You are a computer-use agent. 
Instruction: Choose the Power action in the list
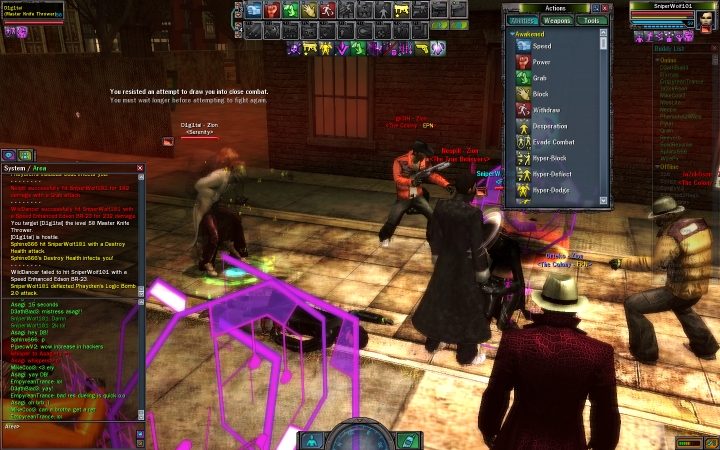[541, 62]
